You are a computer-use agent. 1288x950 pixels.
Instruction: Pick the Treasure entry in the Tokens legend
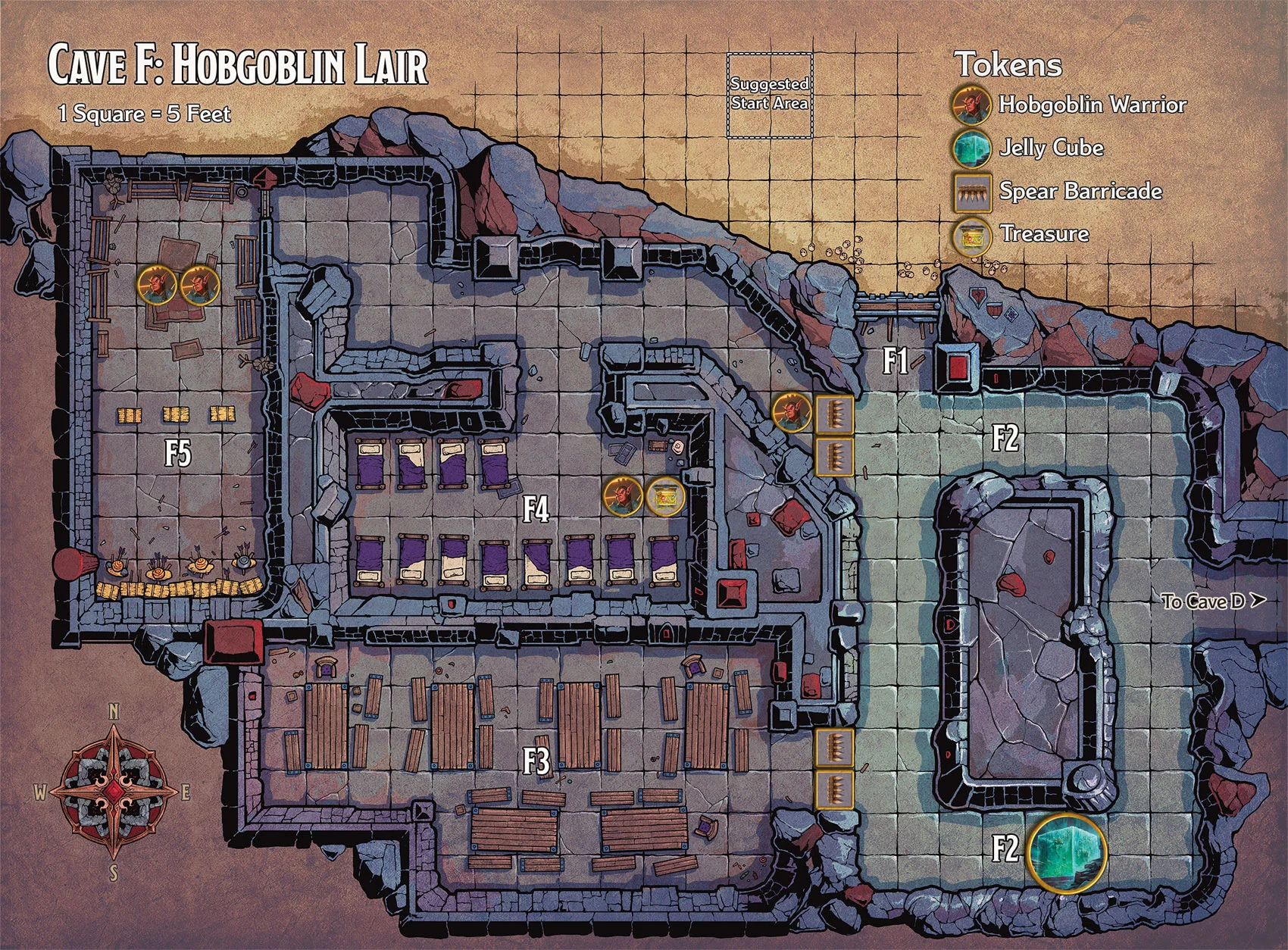pyautogui.click(x=974, y=234)
